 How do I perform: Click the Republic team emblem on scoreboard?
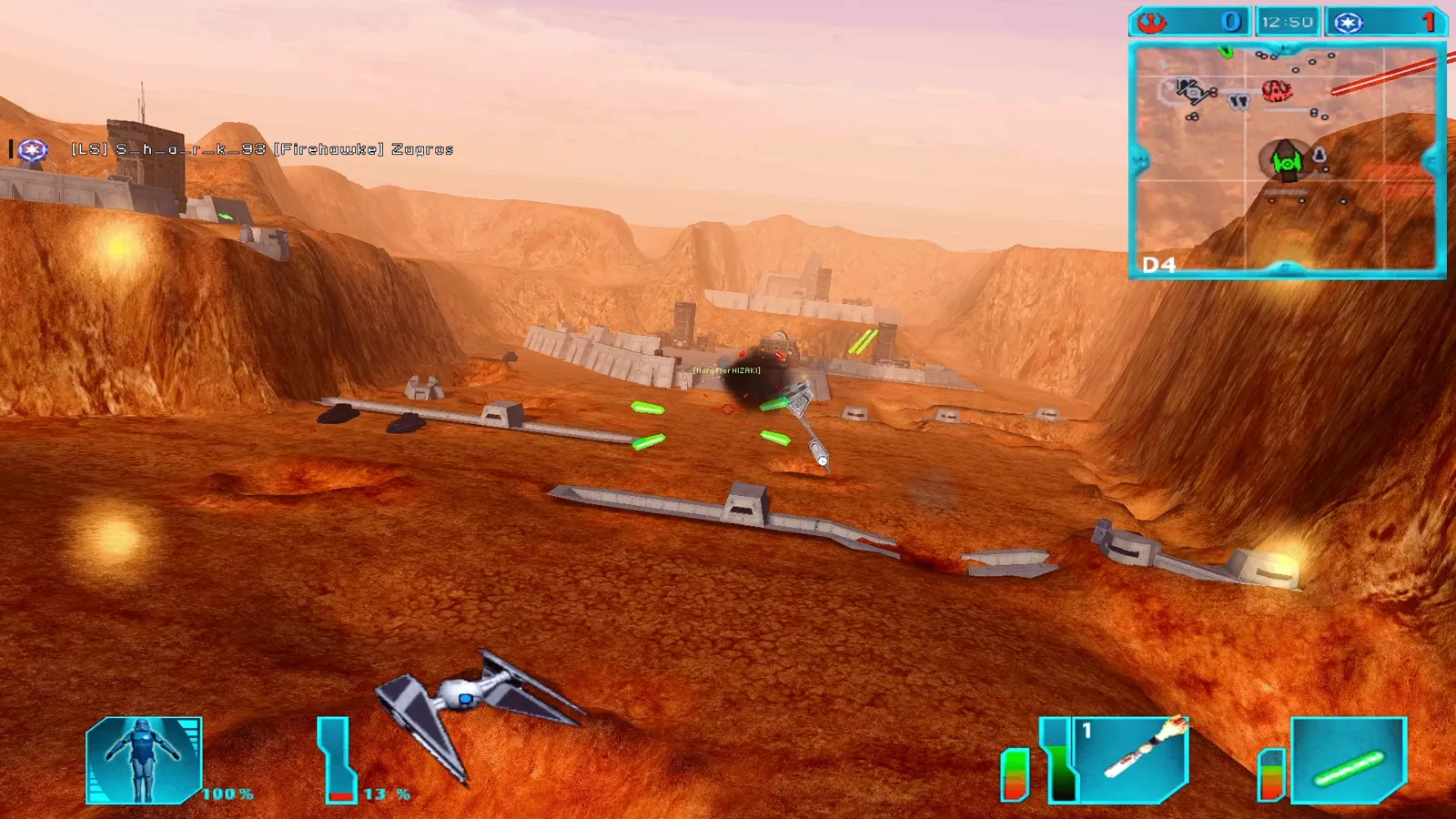(x=1349, y=22)
